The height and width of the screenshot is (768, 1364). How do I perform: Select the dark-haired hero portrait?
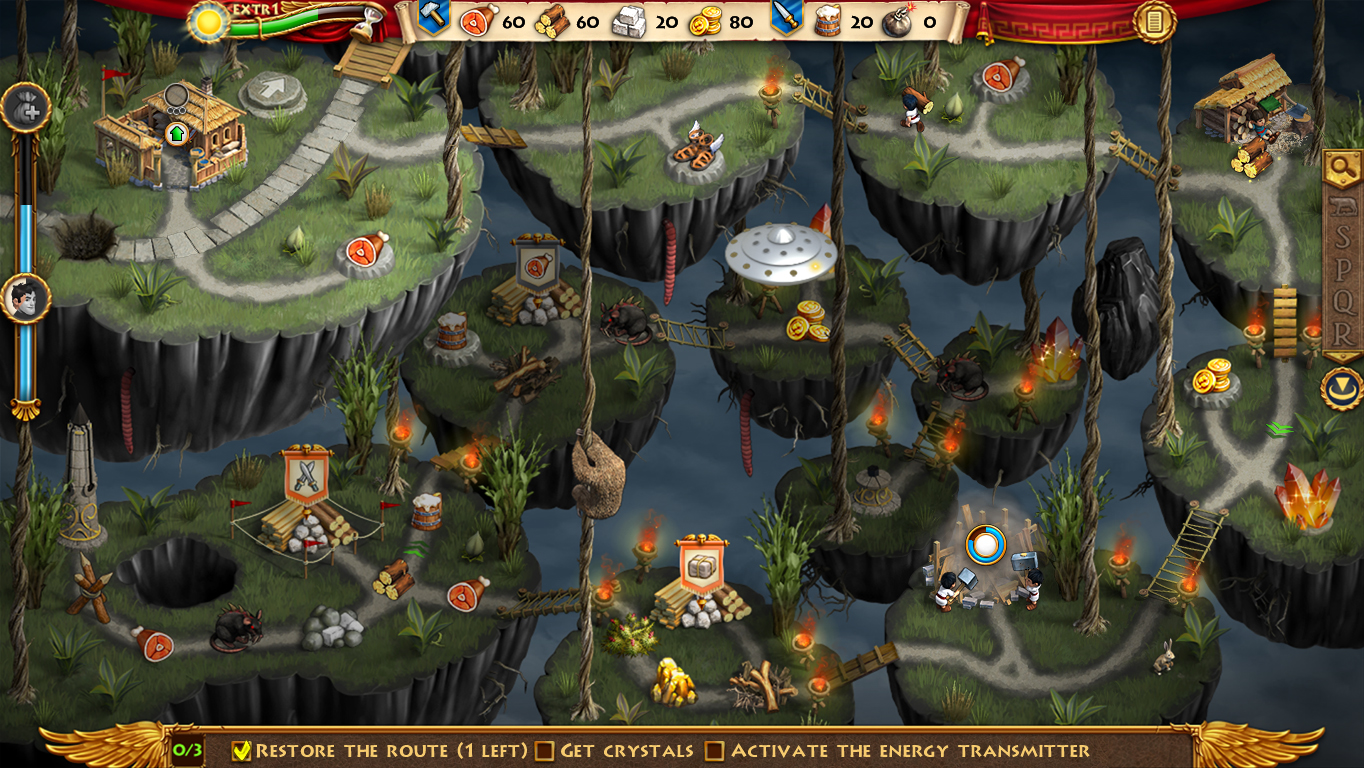pyautogui.click(x=25, y=298)
